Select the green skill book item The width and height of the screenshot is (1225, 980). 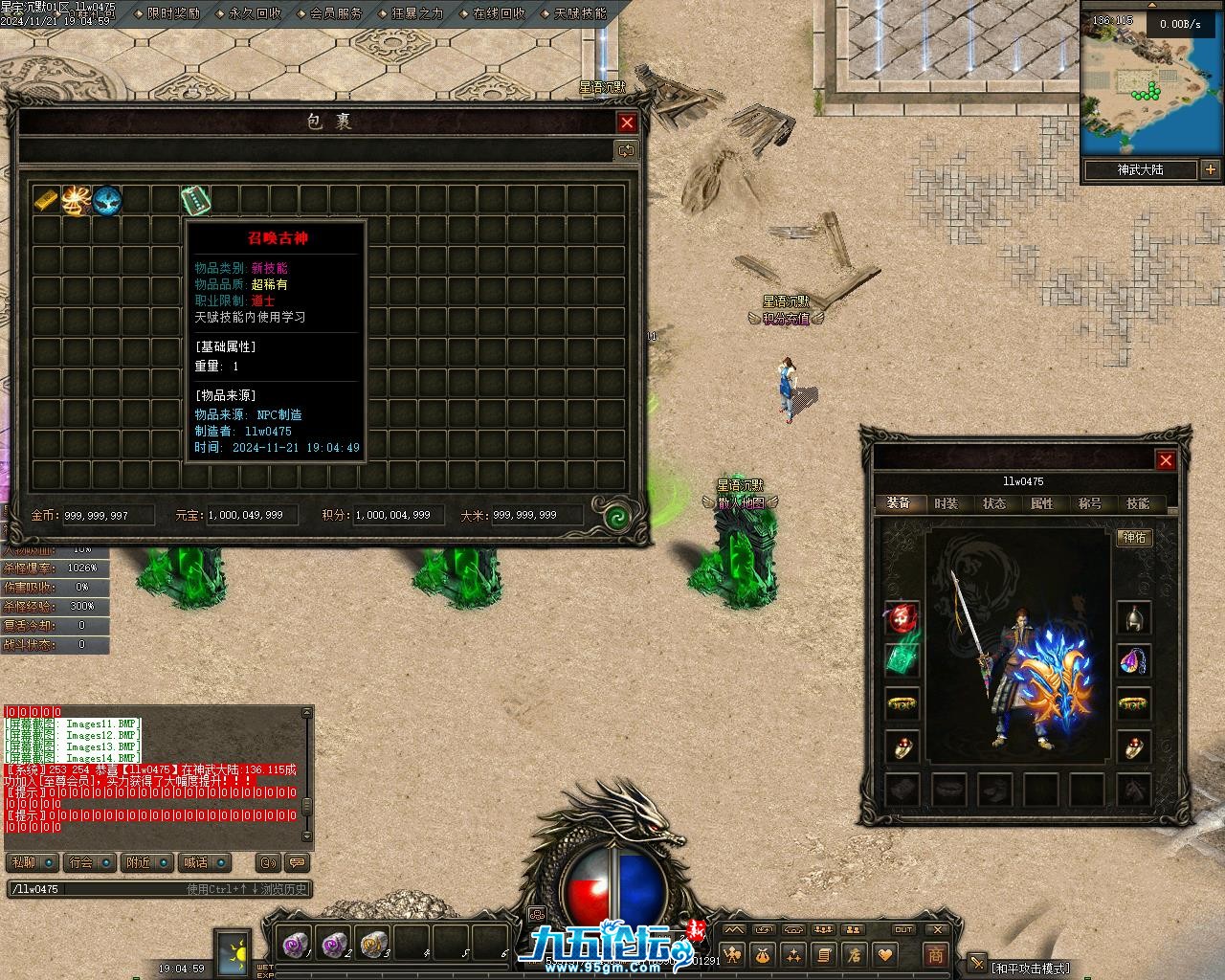195,200
